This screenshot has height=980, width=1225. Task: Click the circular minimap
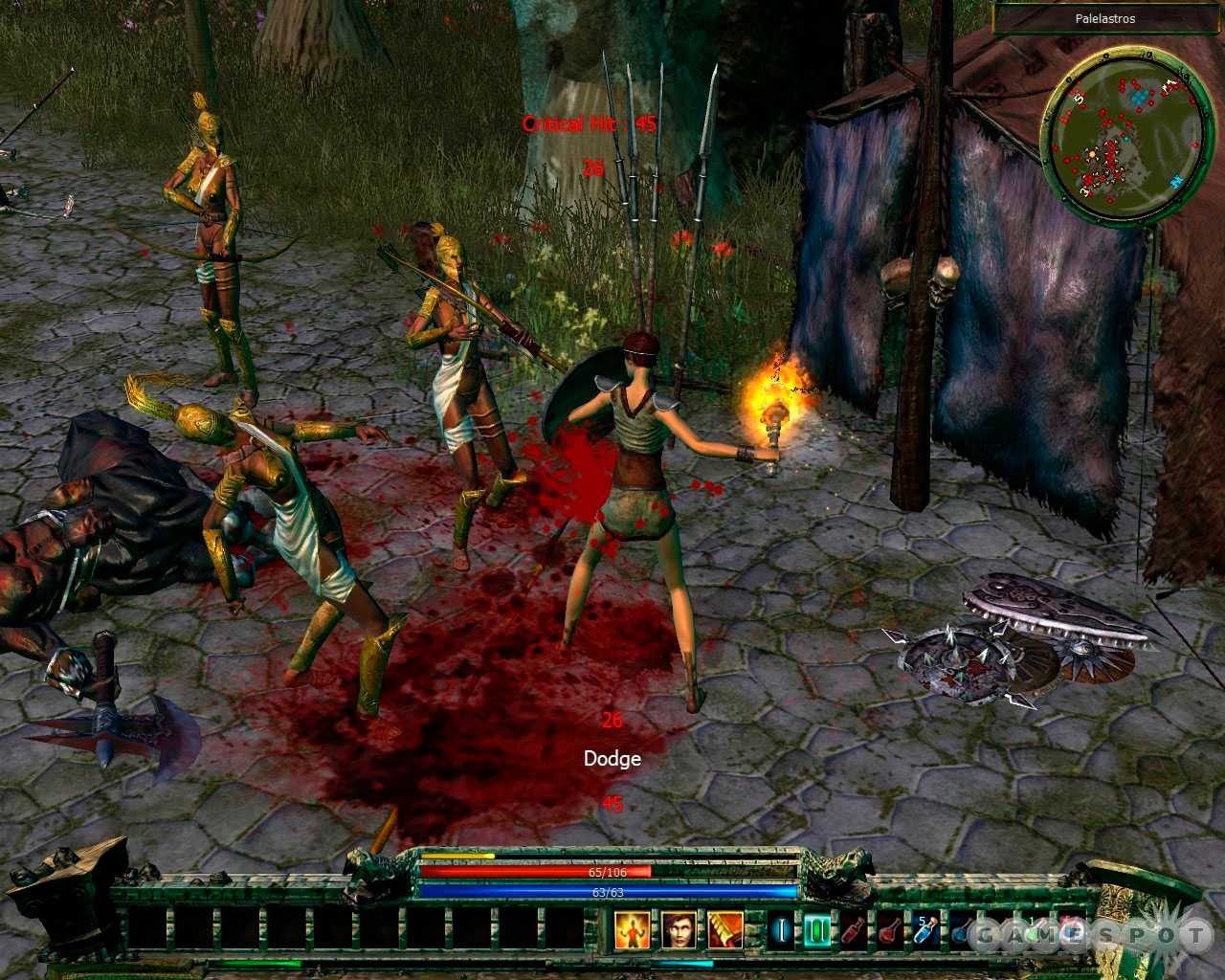[x=1123, y=135]
